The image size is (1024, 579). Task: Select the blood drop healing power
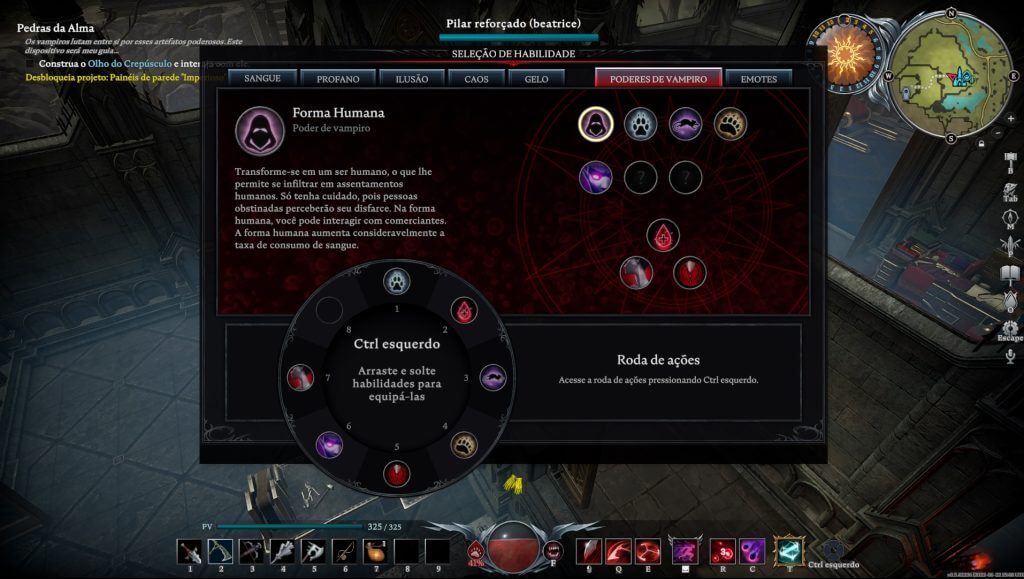click(662, 236)
